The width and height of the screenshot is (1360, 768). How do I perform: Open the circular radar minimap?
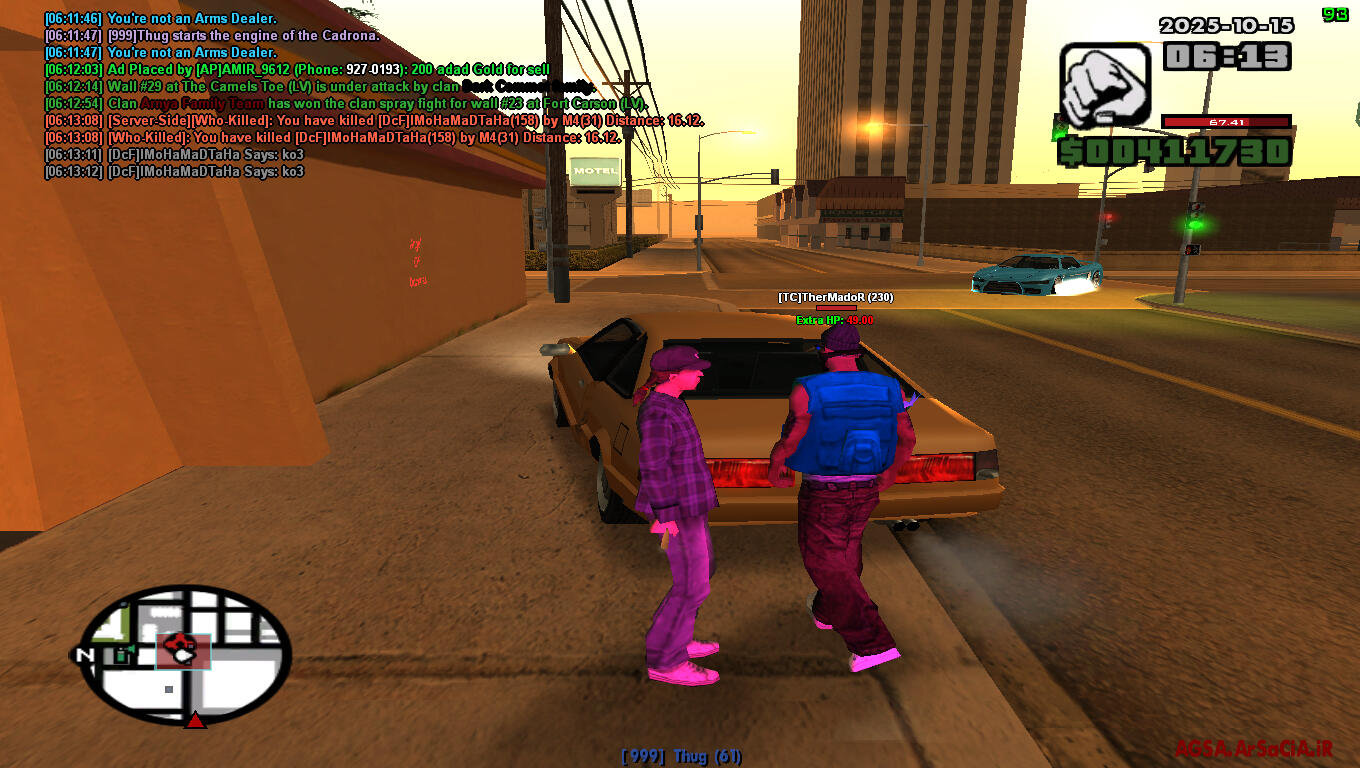click(185, 653)
